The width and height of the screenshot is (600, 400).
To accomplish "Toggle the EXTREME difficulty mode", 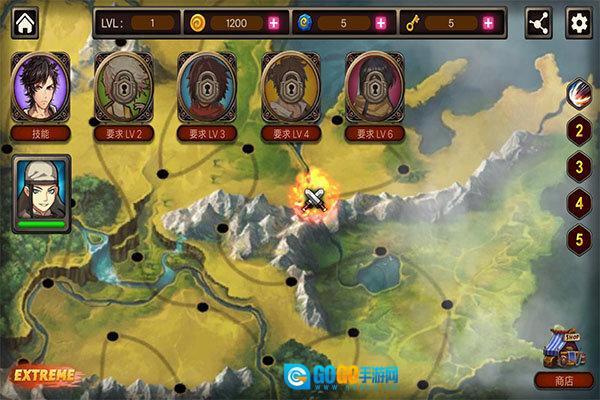I will (42, 377).
